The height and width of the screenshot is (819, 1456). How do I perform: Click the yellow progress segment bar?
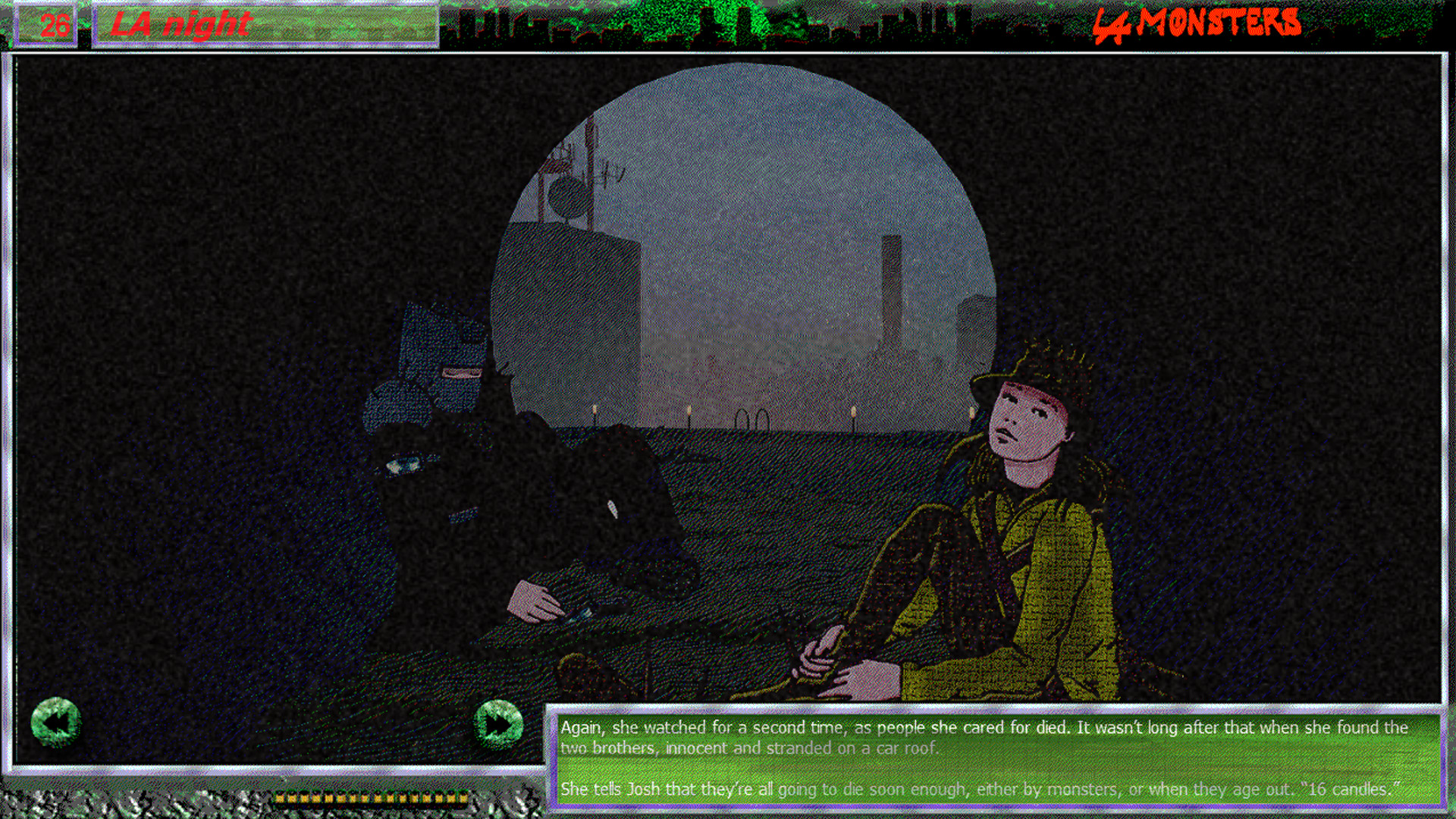[x=372, y=799]
